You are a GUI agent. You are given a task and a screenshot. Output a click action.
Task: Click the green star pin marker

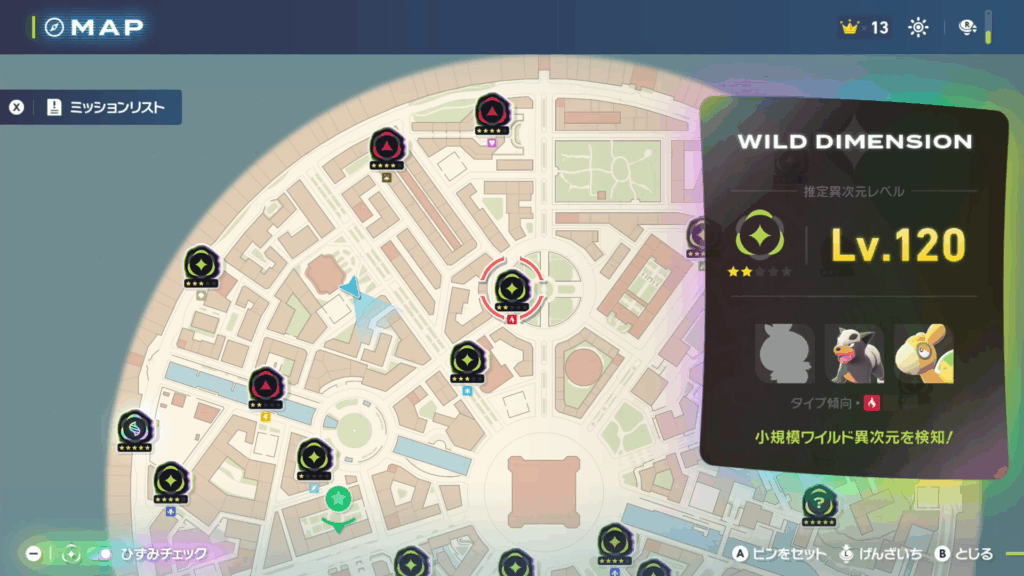click(x=339, y=499)
